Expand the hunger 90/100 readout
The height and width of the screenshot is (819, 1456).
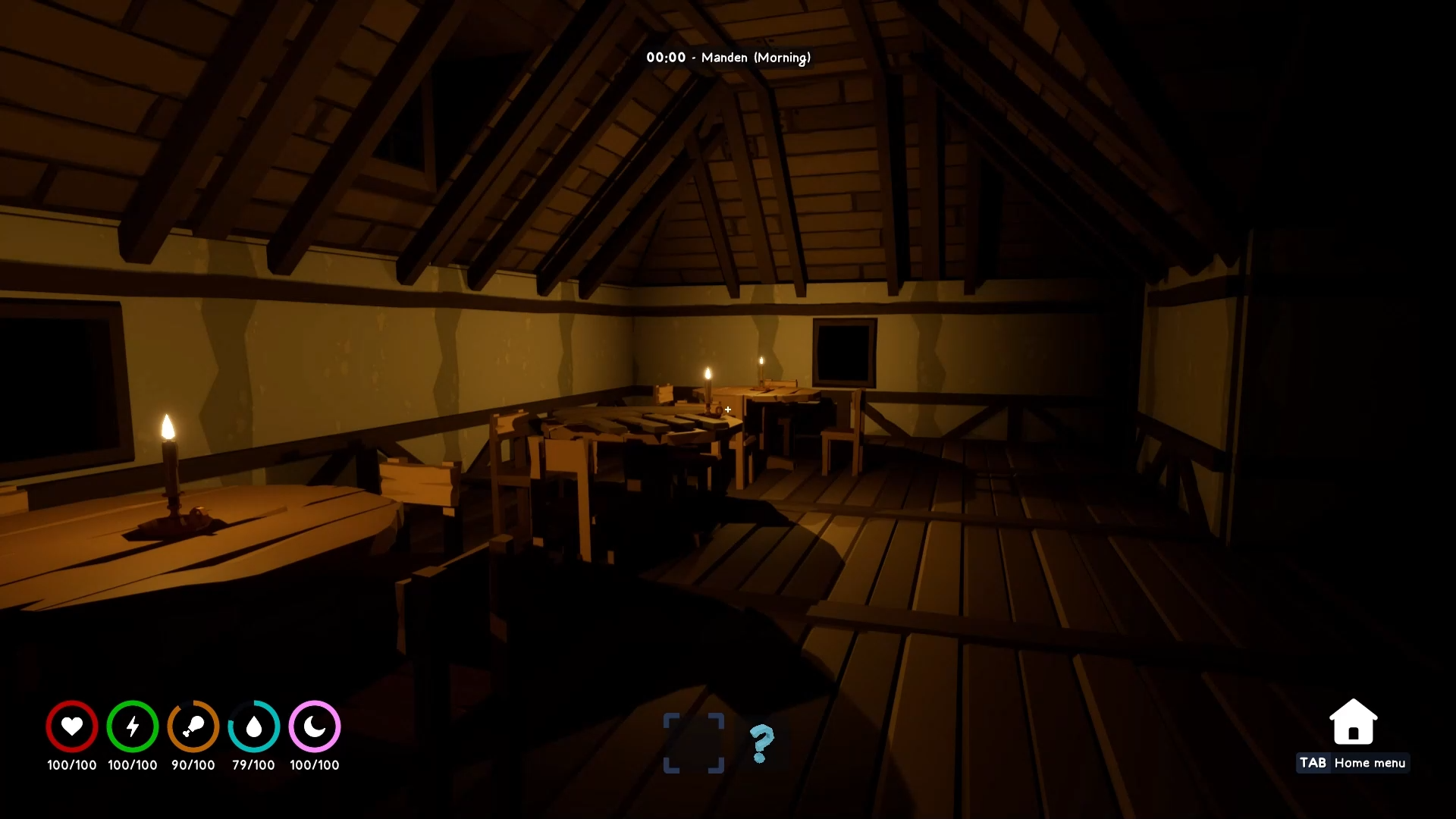click(x=193, y=765)
